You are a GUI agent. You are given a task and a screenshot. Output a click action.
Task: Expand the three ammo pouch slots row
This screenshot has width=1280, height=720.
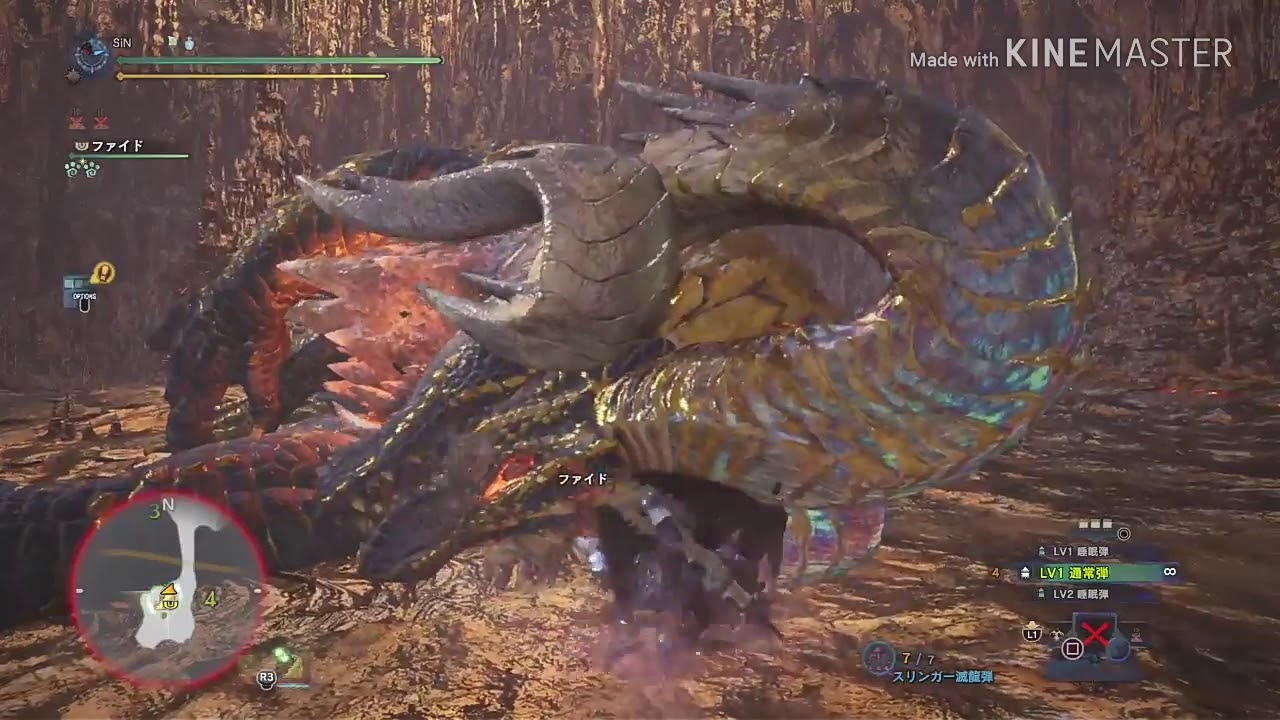pyautogui.click(x=1094, y=523)
